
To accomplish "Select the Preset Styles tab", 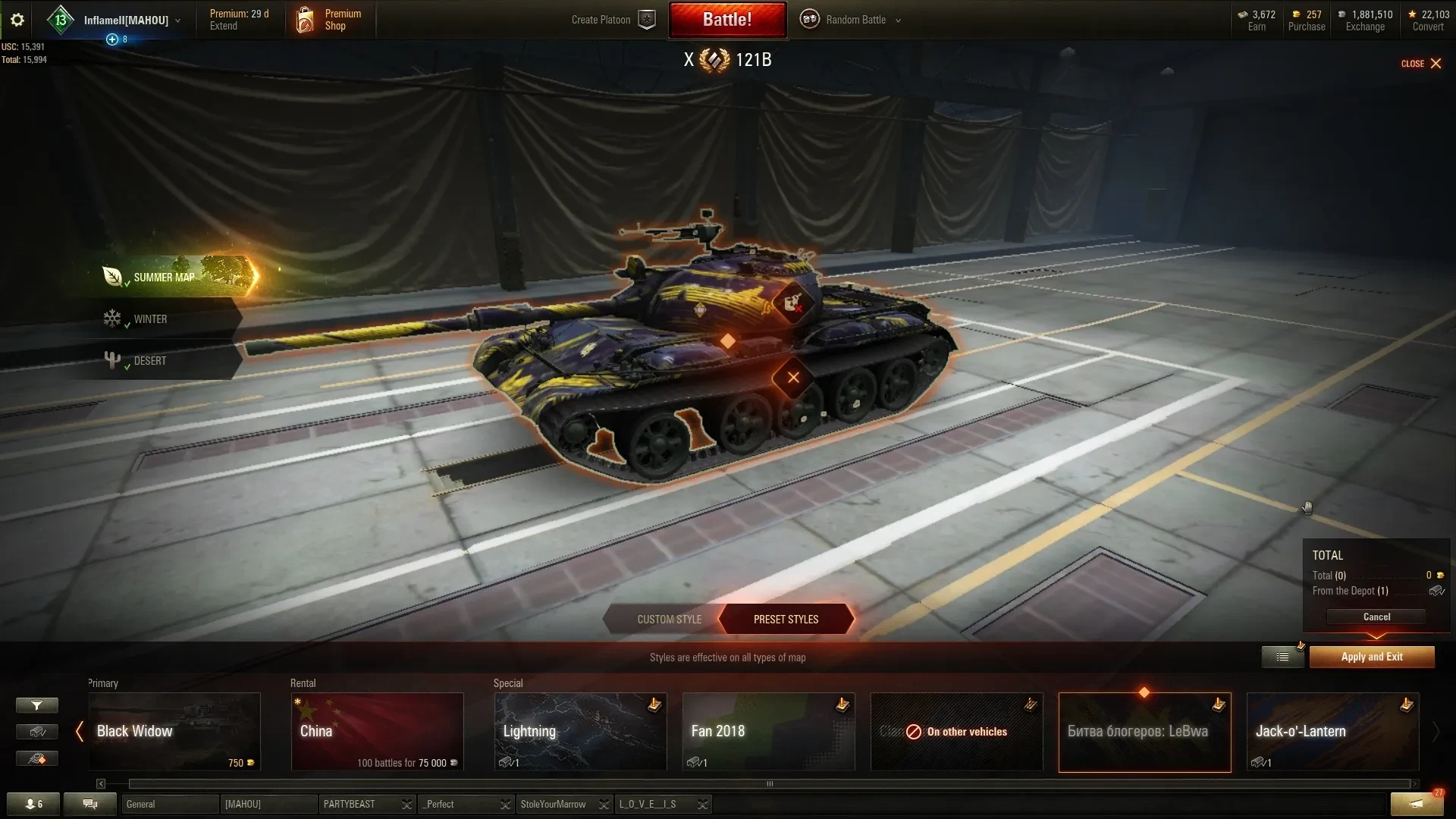I will (786, 620).
